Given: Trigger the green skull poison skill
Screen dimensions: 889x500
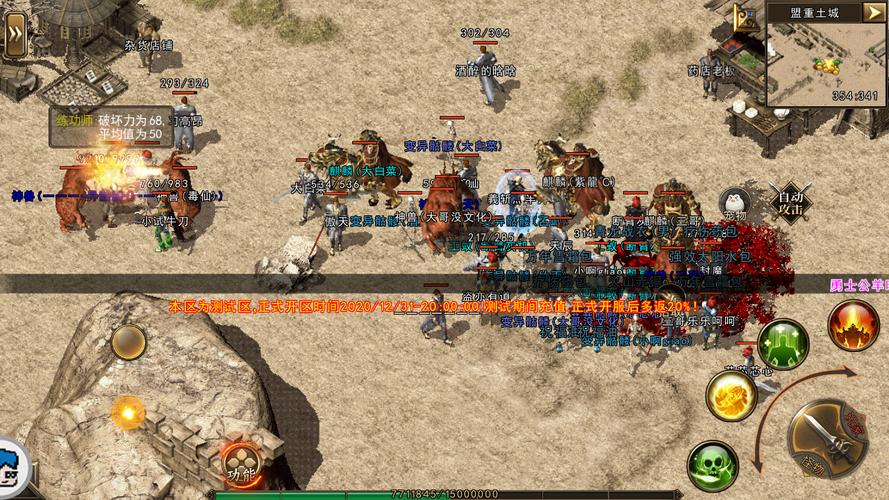Looking at the screenshot, I should [x=712, y=465].
